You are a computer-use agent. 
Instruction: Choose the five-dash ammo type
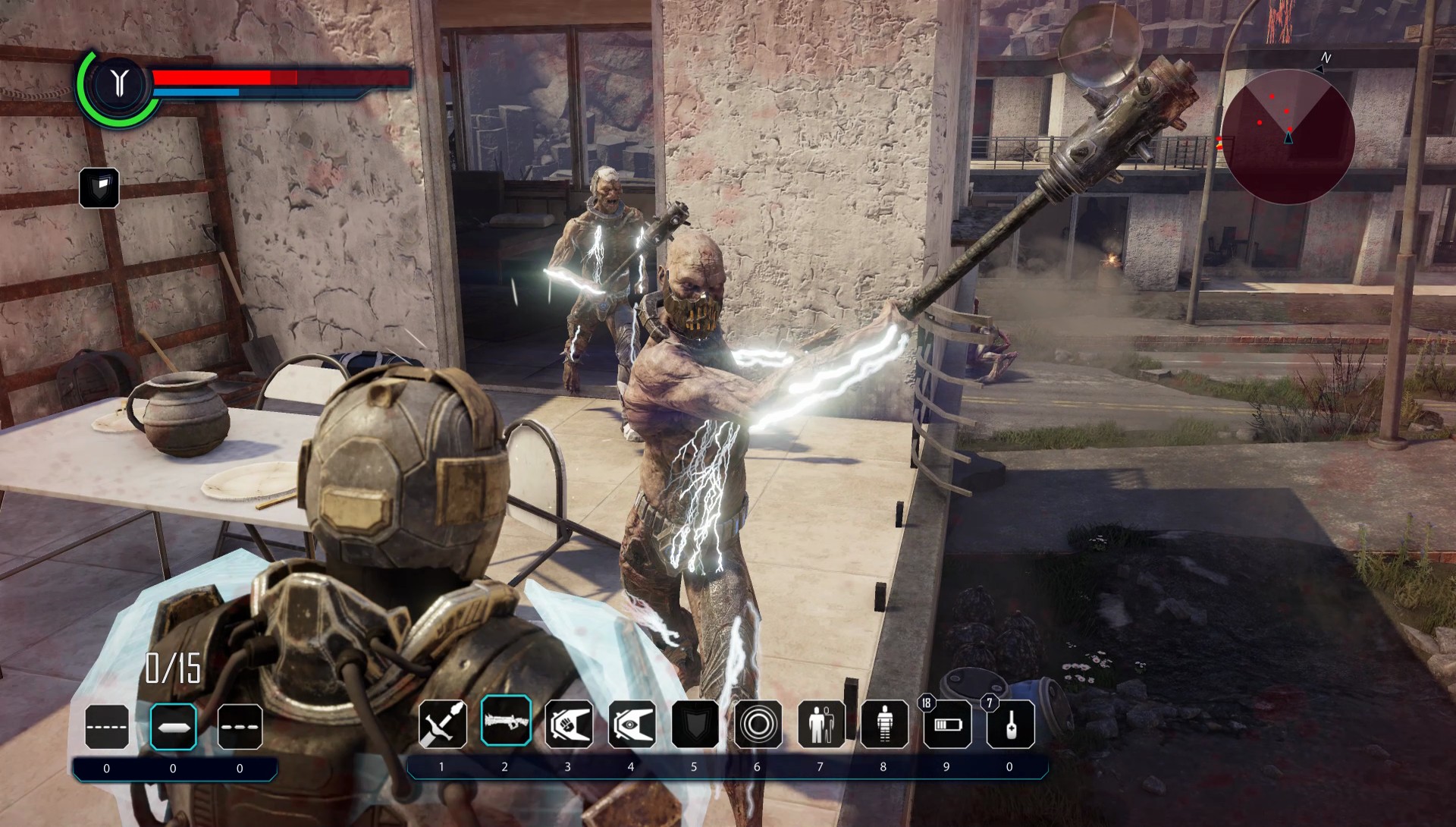coord(107,727)
